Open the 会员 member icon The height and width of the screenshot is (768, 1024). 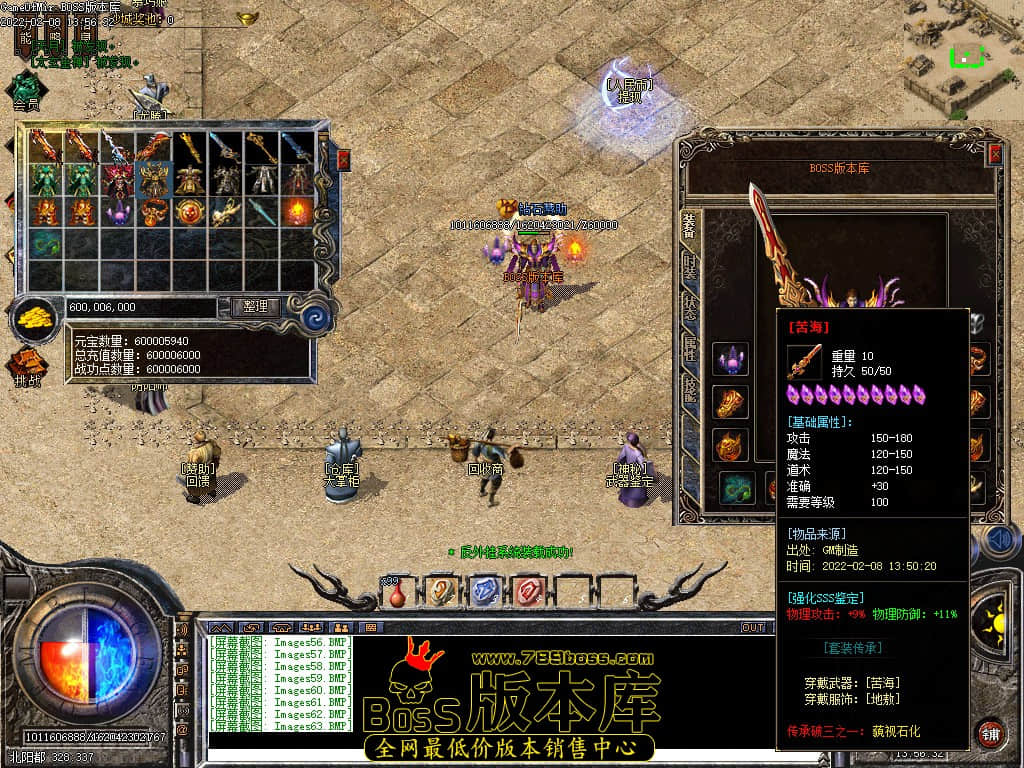[x=26, y=88]
